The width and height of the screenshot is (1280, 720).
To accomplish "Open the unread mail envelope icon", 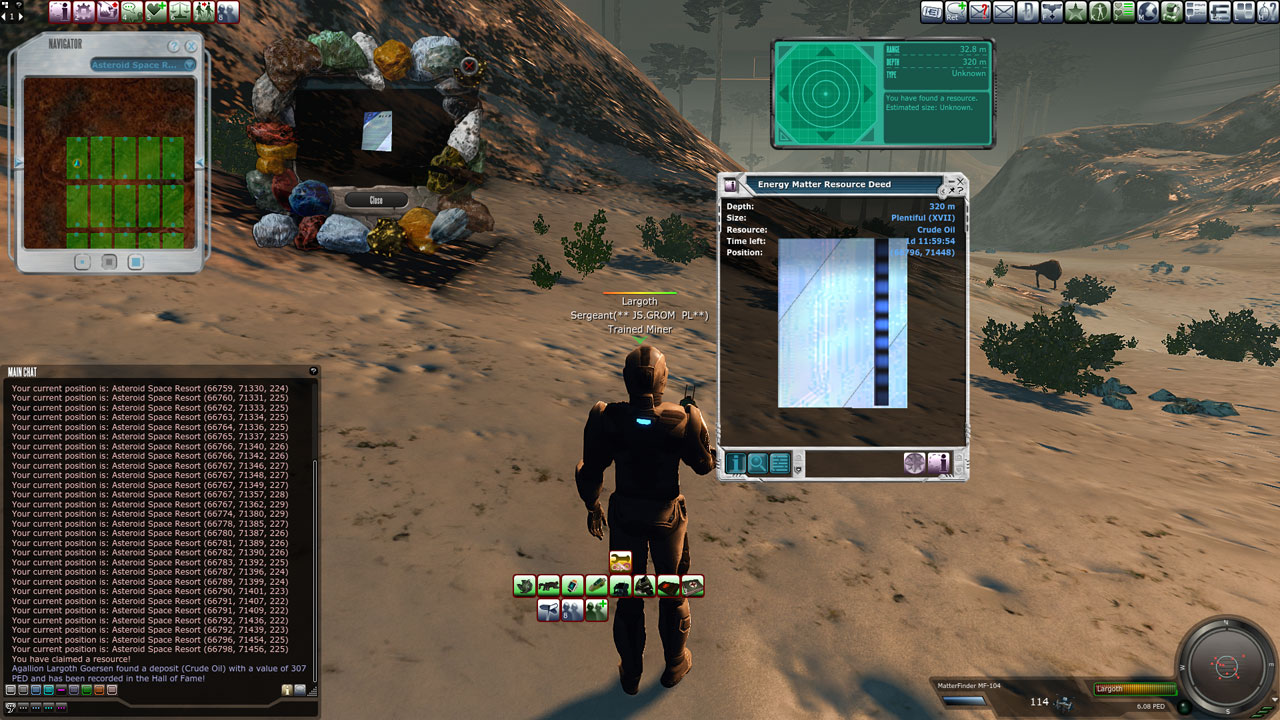I will click(x=980, y=12).
